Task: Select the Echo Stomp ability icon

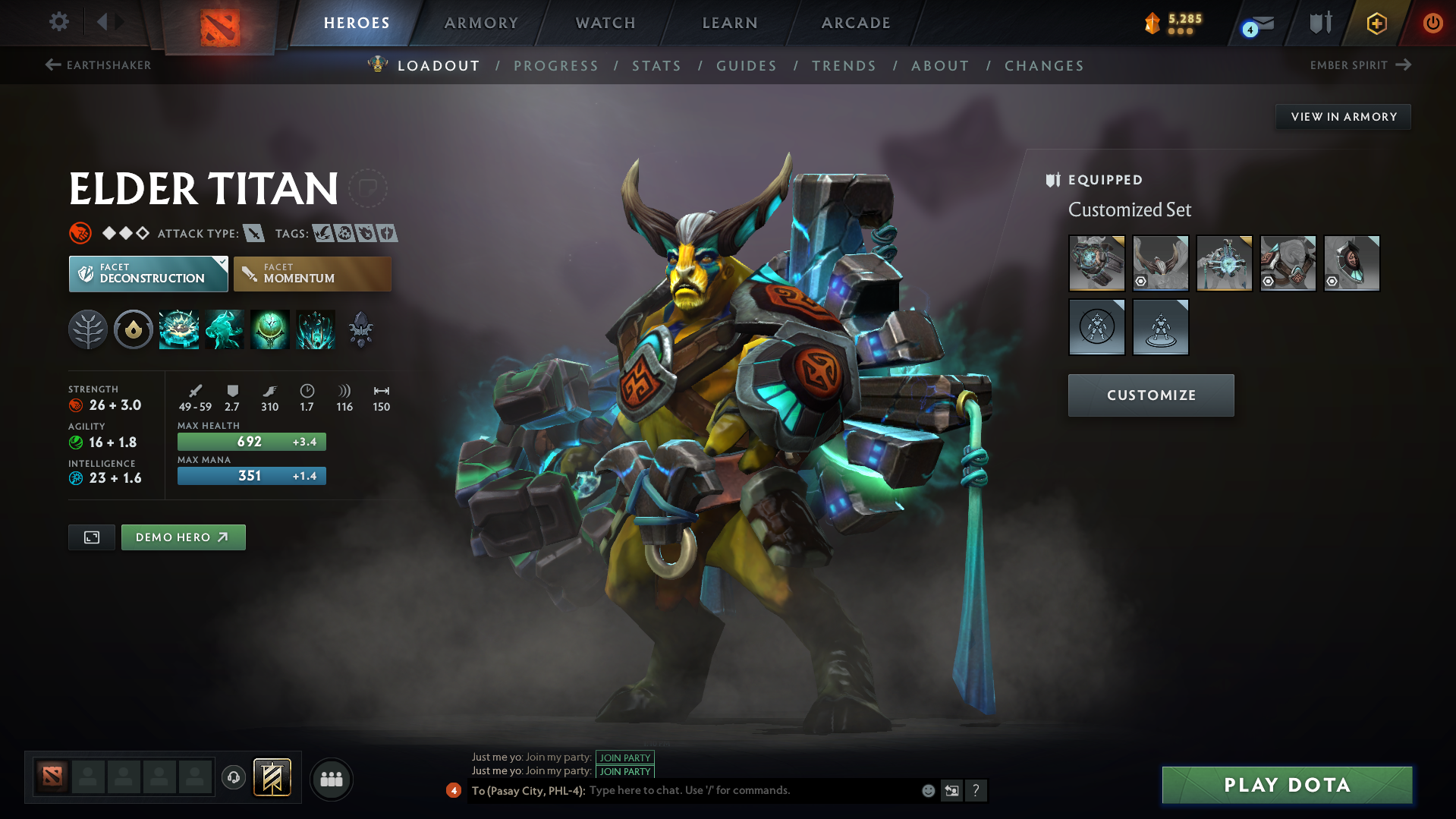Action: click(x=178, y=329)
